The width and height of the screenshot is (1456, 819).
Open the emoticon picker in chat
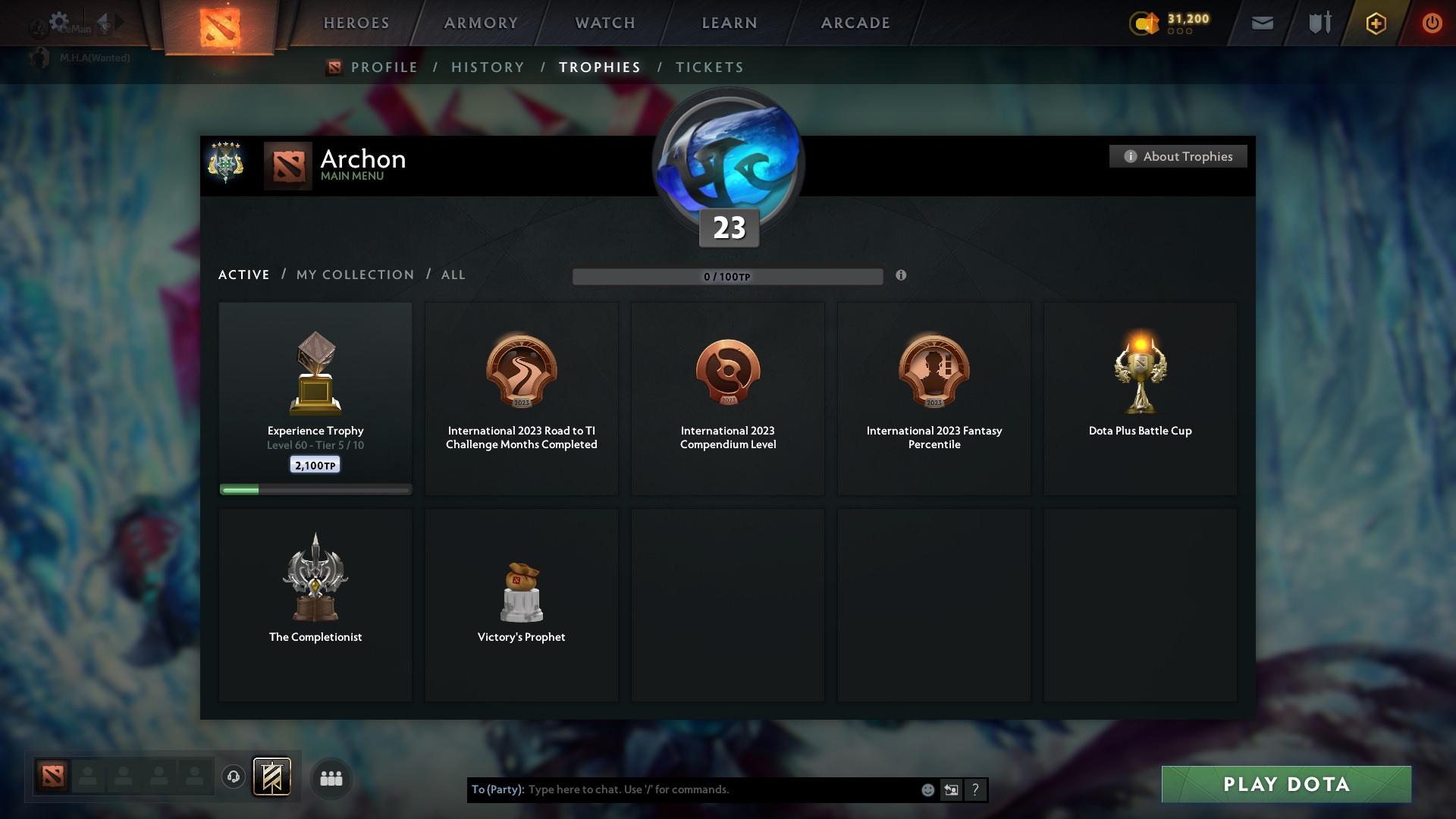point(928,789)
